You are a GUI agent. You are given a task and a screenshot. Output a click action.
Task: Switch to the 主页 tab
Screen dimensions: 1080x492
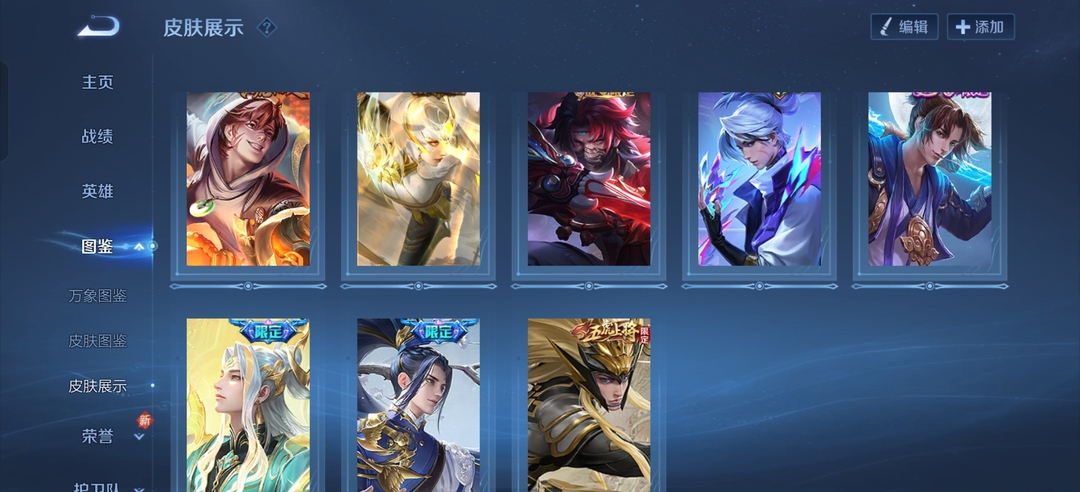(98, 82)
